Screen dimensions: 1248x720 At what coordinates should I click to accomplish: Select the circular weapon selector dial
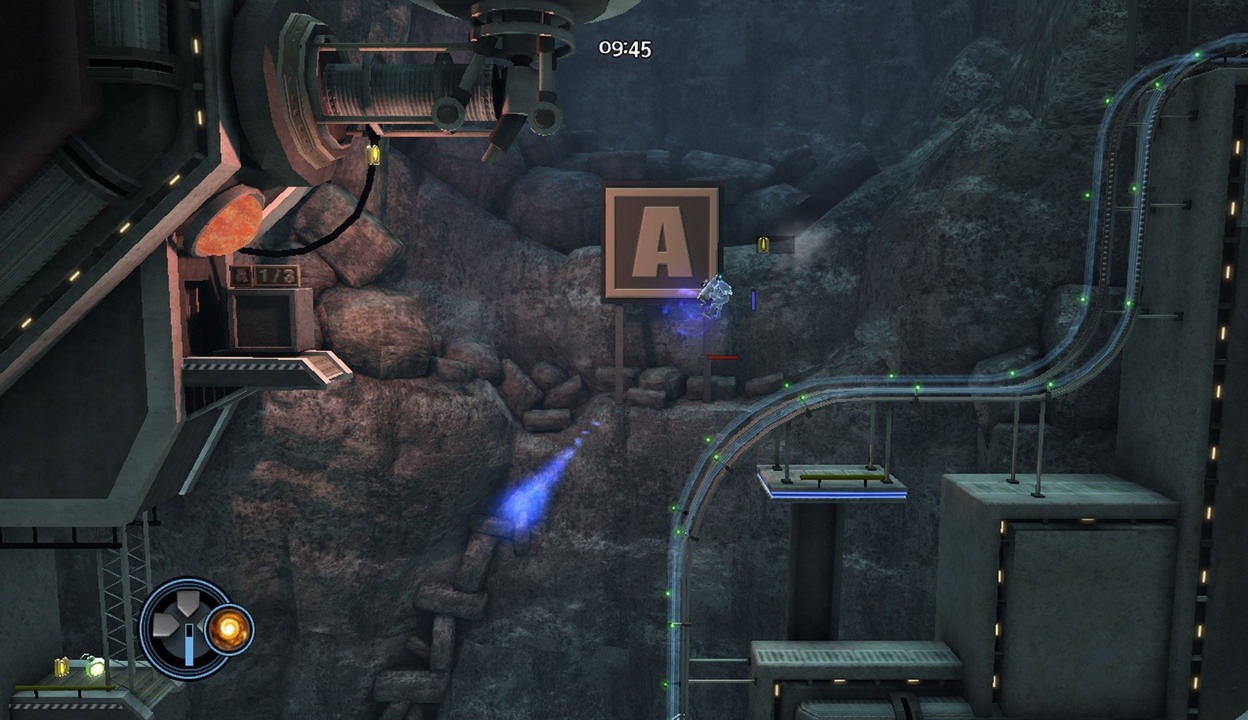(x=184, y=628)
